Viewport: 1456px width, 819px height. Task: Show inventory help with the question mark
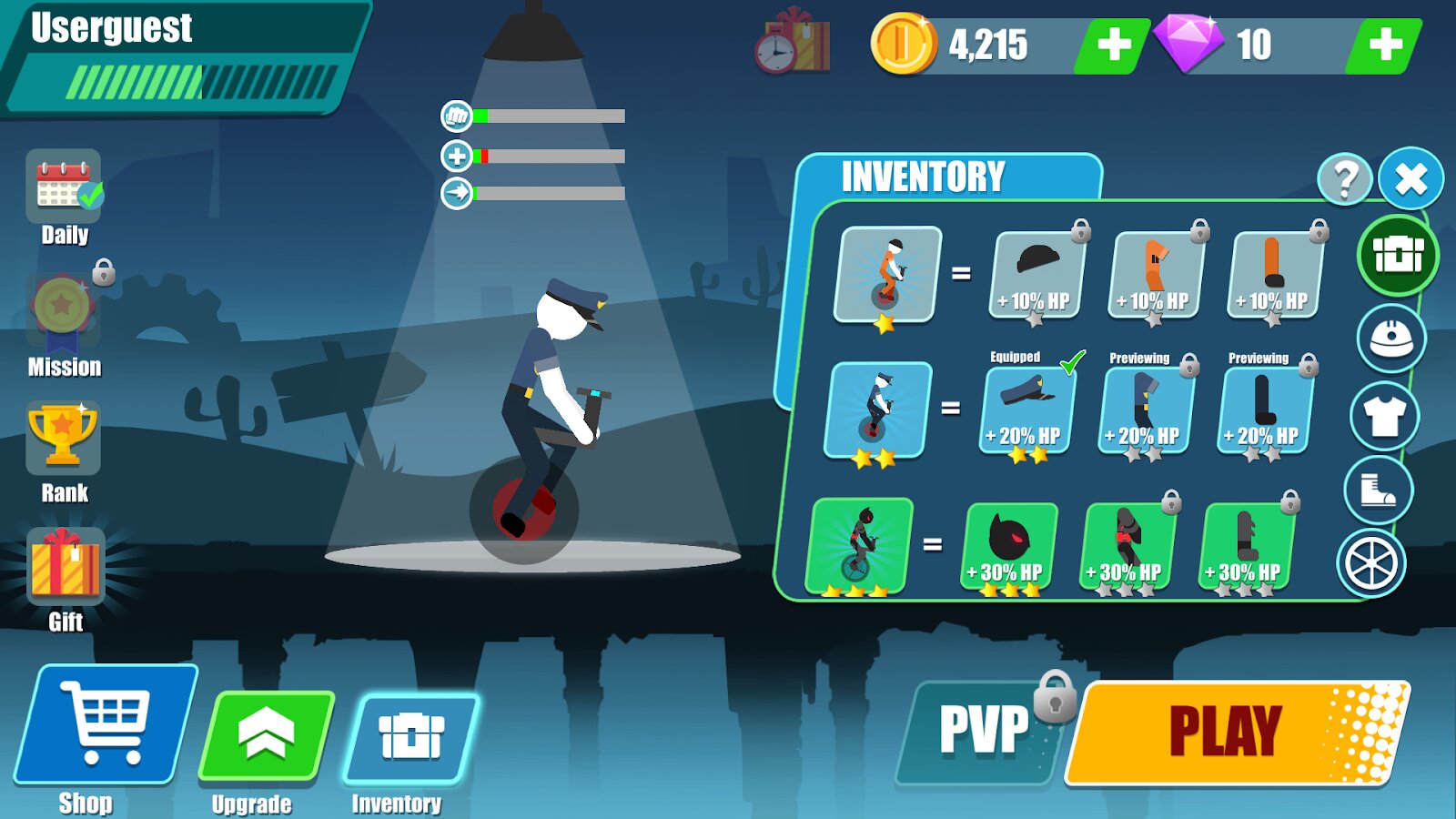pyautogui.click(x=1344, y=179)
